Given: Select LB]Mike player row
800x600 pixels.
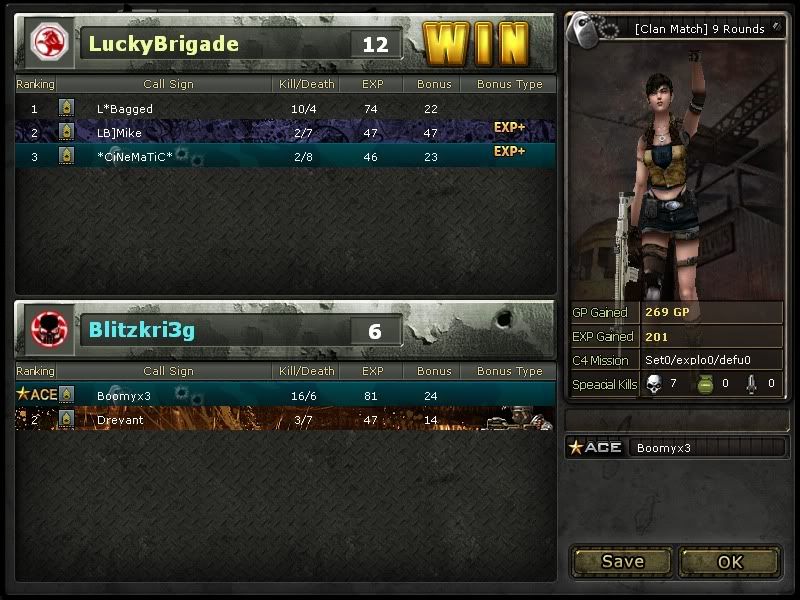Looking at the screenshot, I should point(284,131).
